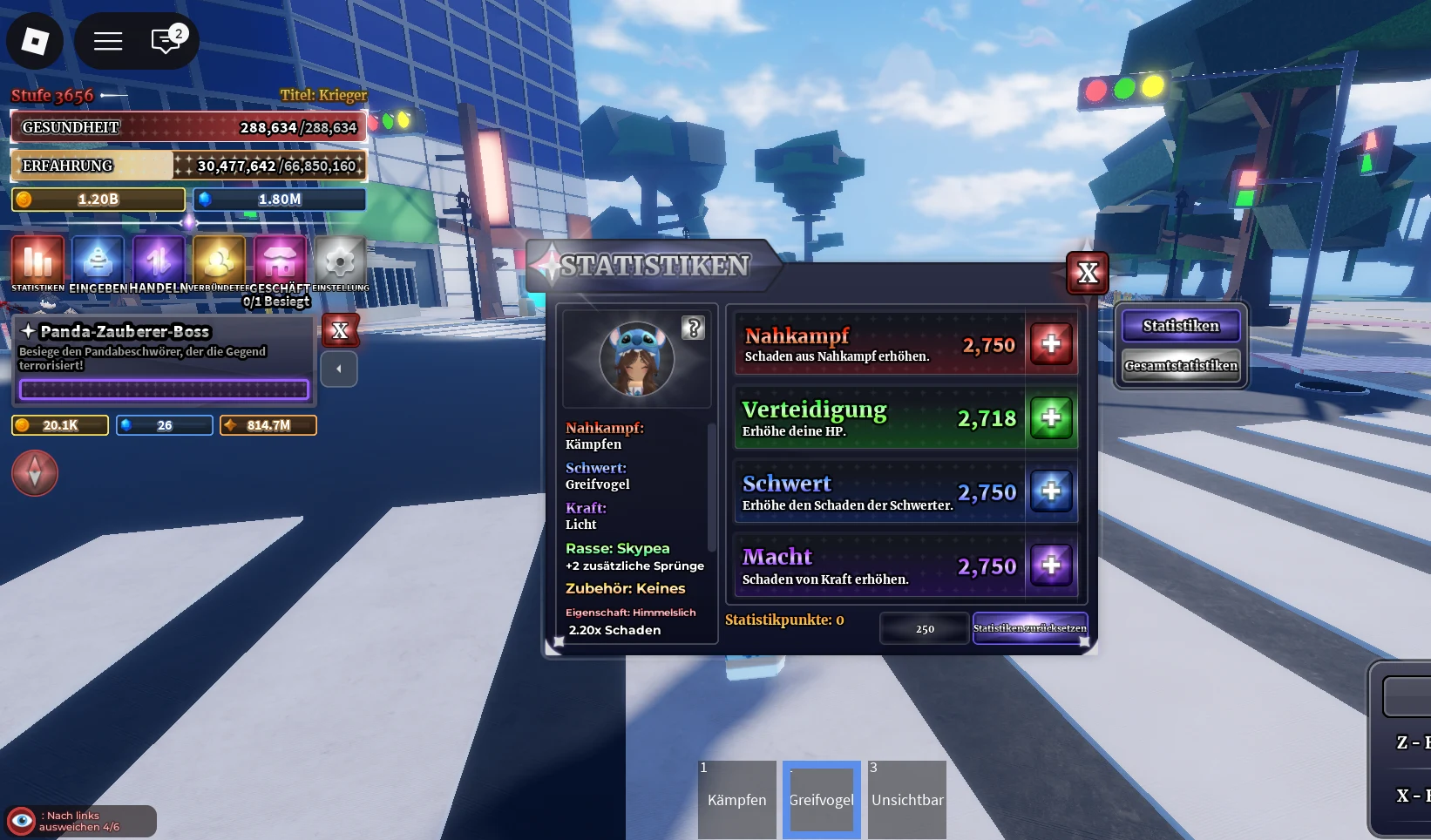Open Einstellung settings gear
This screenshot has height=840, width=1431.
coord(340,261)
